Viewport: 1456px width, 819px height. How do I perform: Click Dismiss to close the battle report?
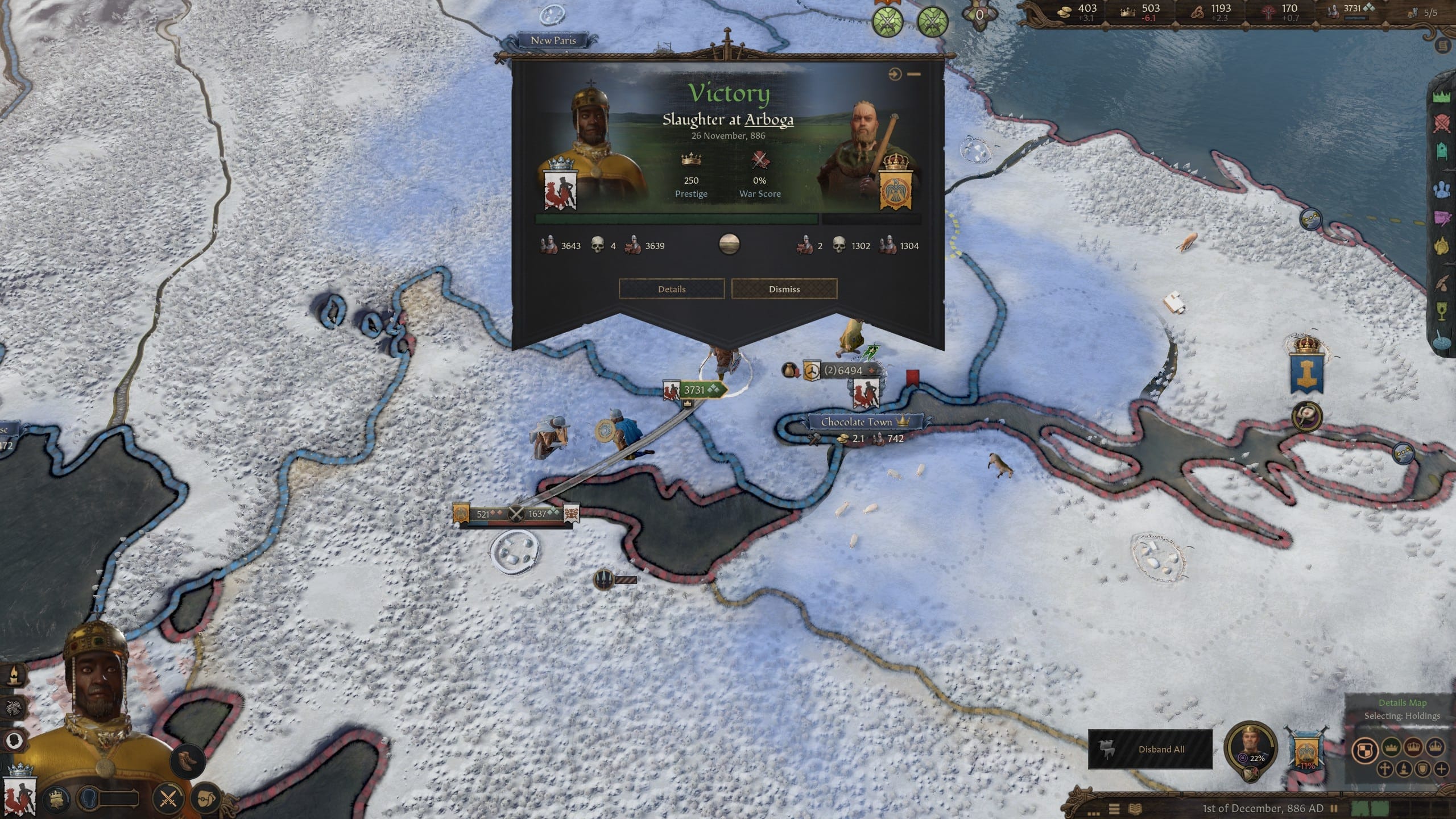point(785,289)
